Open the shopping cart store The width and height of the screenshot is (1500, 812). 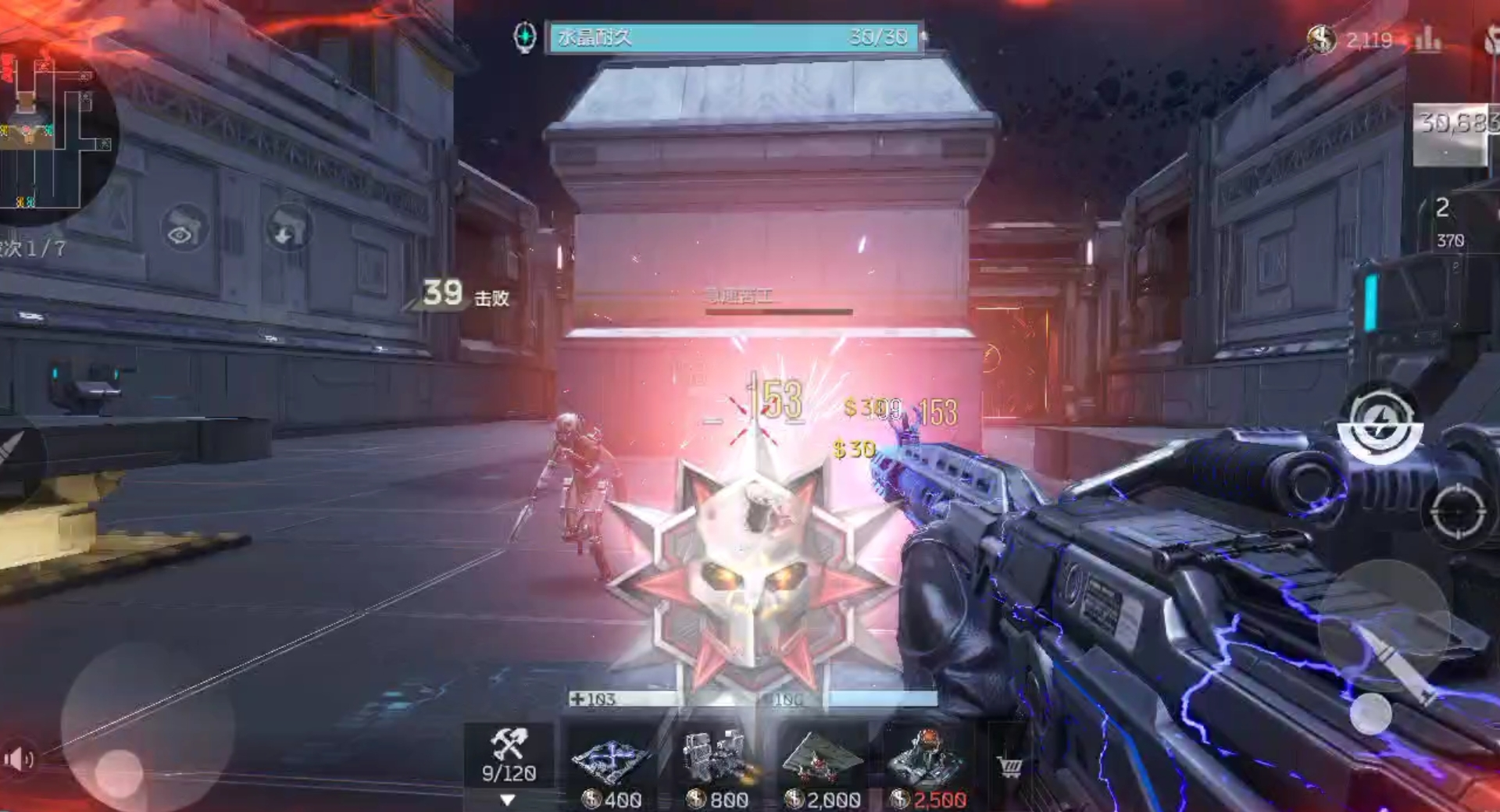tap(1009, 767)
